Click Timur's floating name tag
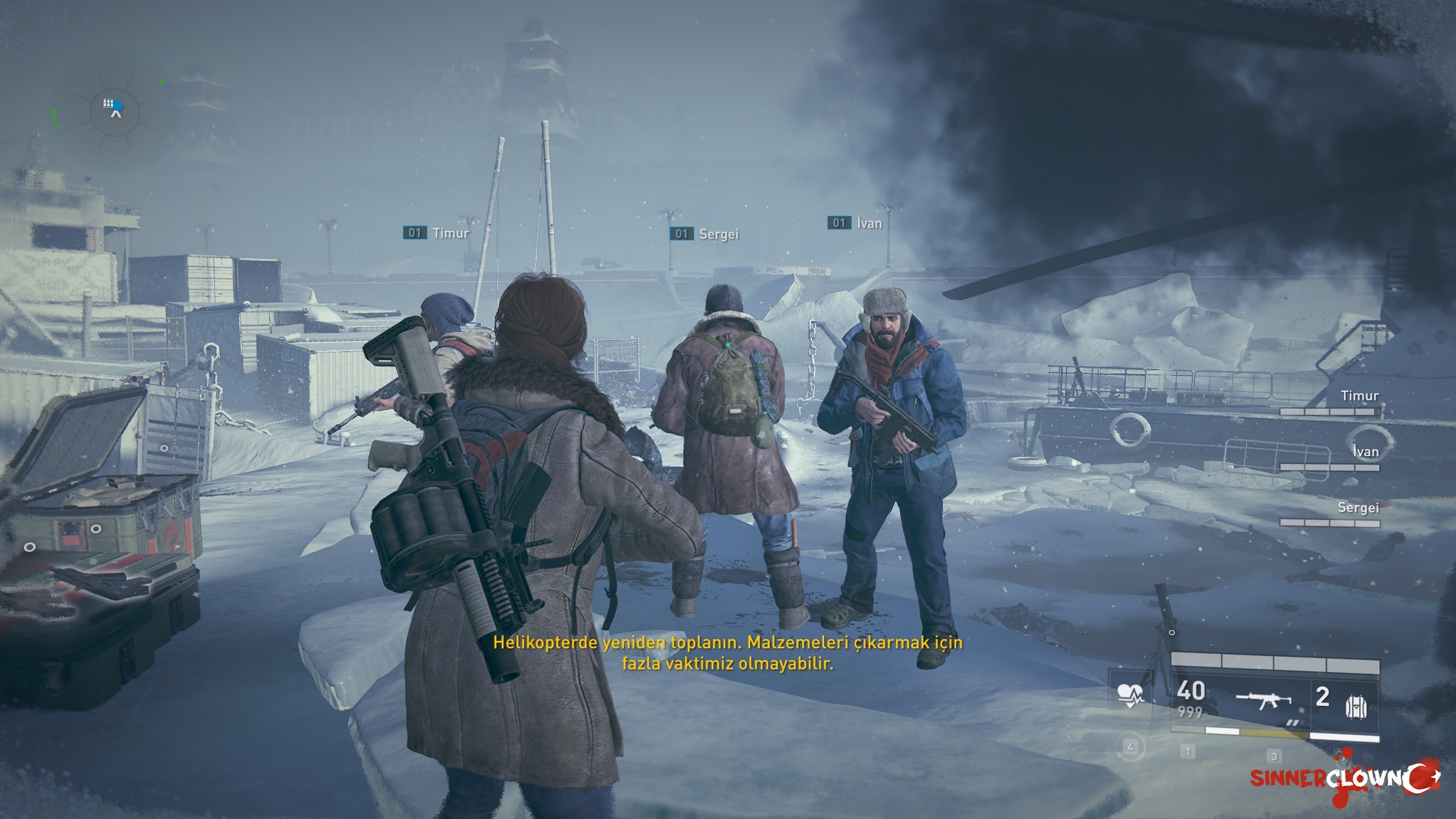The width and height of the screenshot is (1456, 819). [x=437, y=233]
